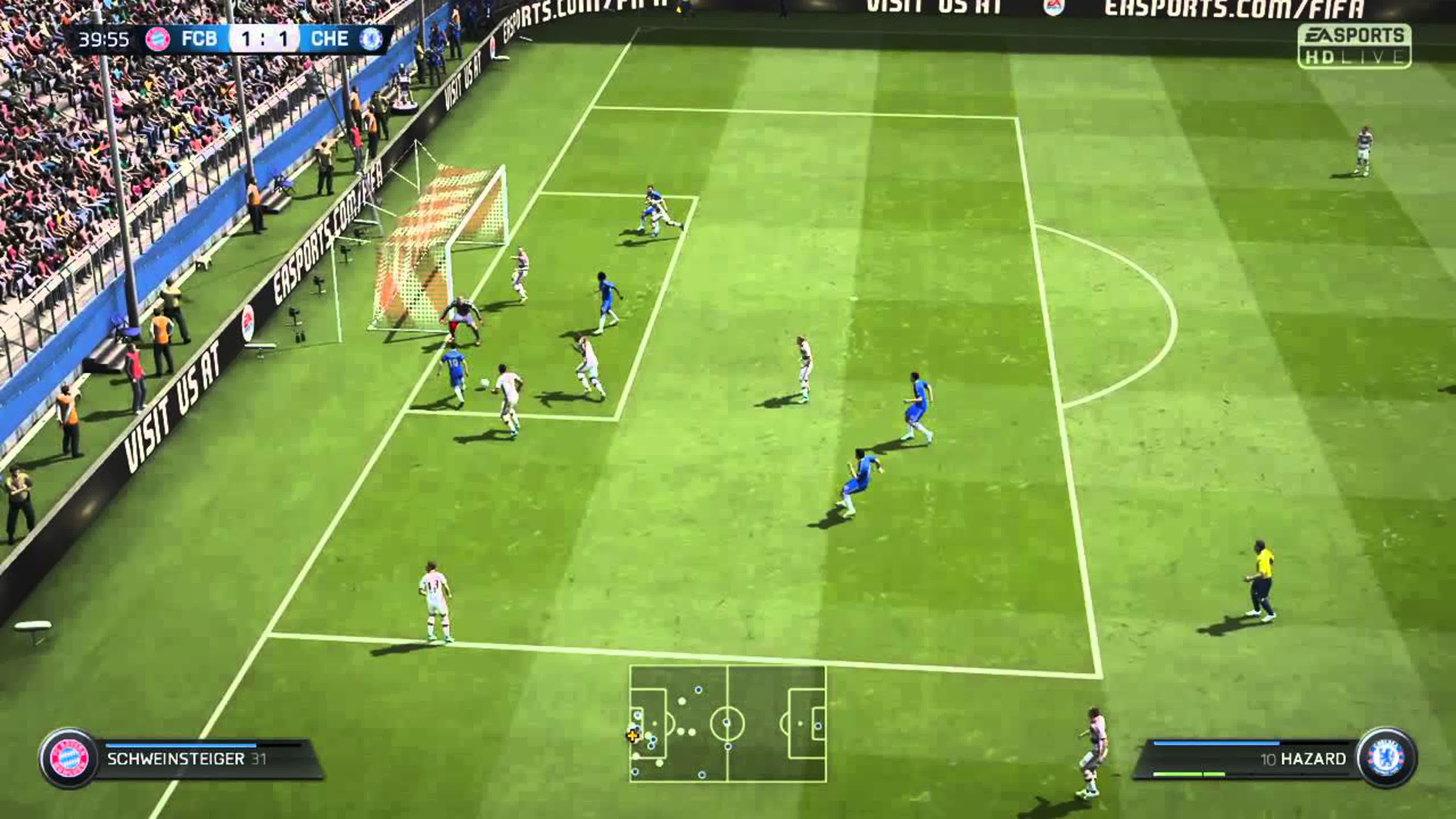The height and width of the screenshot is (819, 1456).
Task: Select a blue player dot on the minimap
Action: (698, 690)
